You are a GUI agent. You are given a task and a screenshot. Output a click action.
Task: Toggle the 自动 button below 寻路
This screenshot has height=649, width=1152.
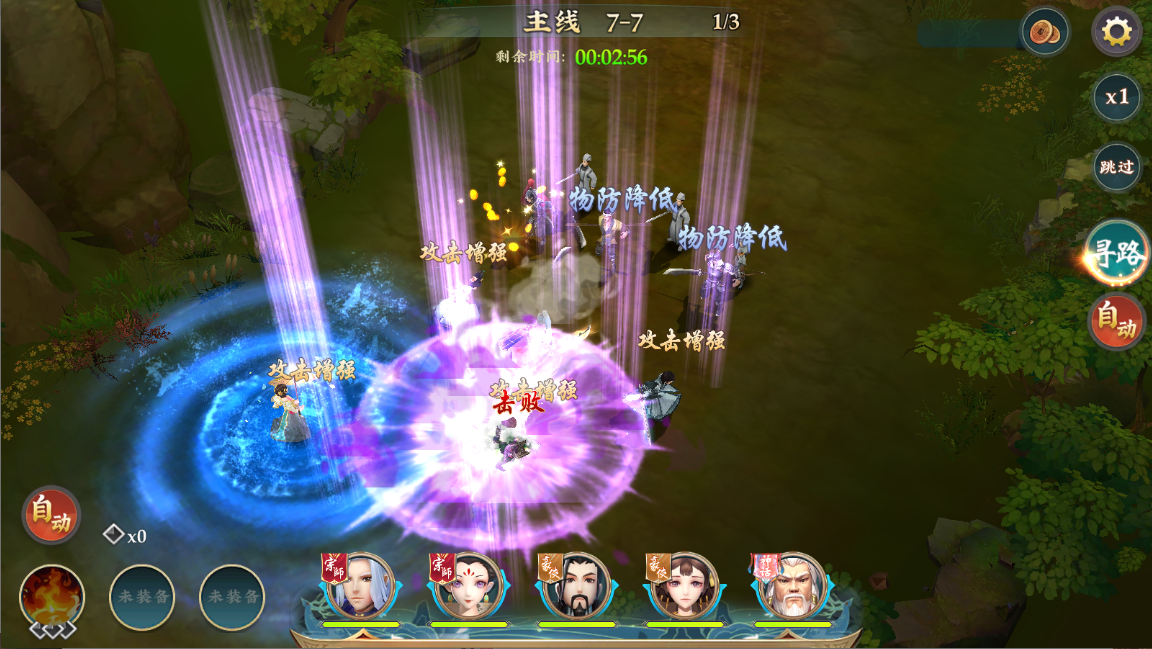1117,321
